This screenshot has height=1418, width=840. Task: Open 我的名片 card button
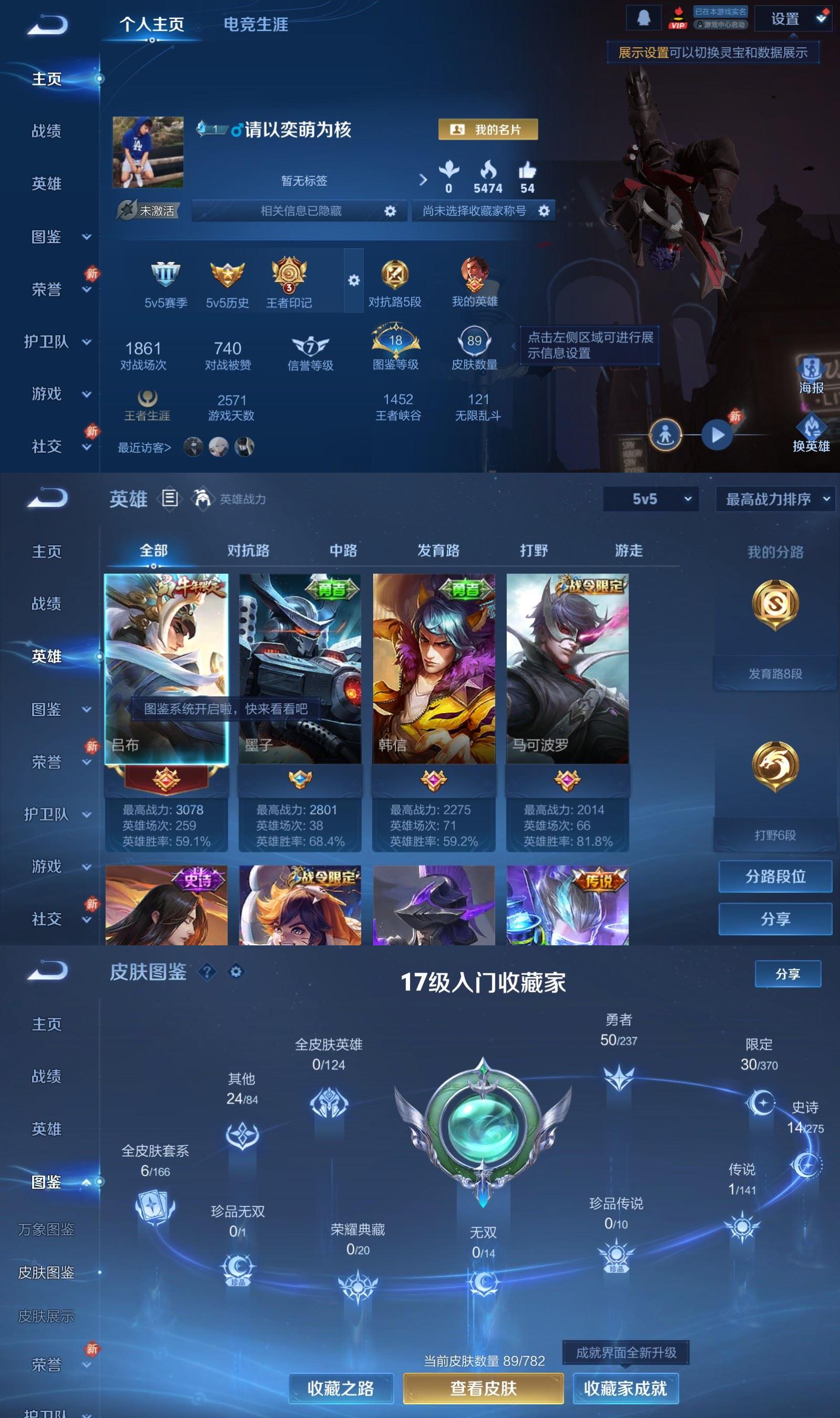pyautogui.click(x=488, y=130)
